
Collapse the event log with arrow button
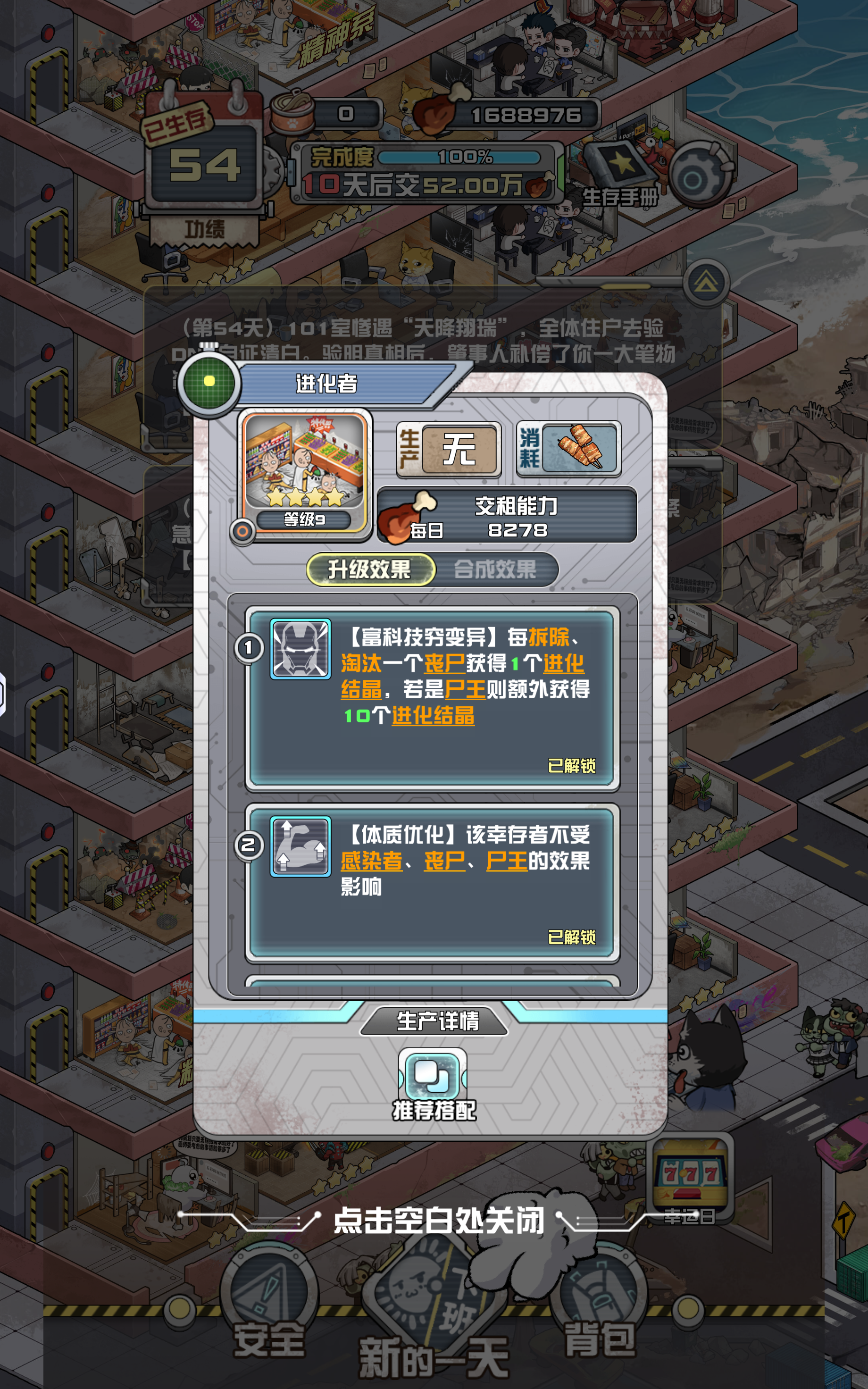tap(706, 283)
